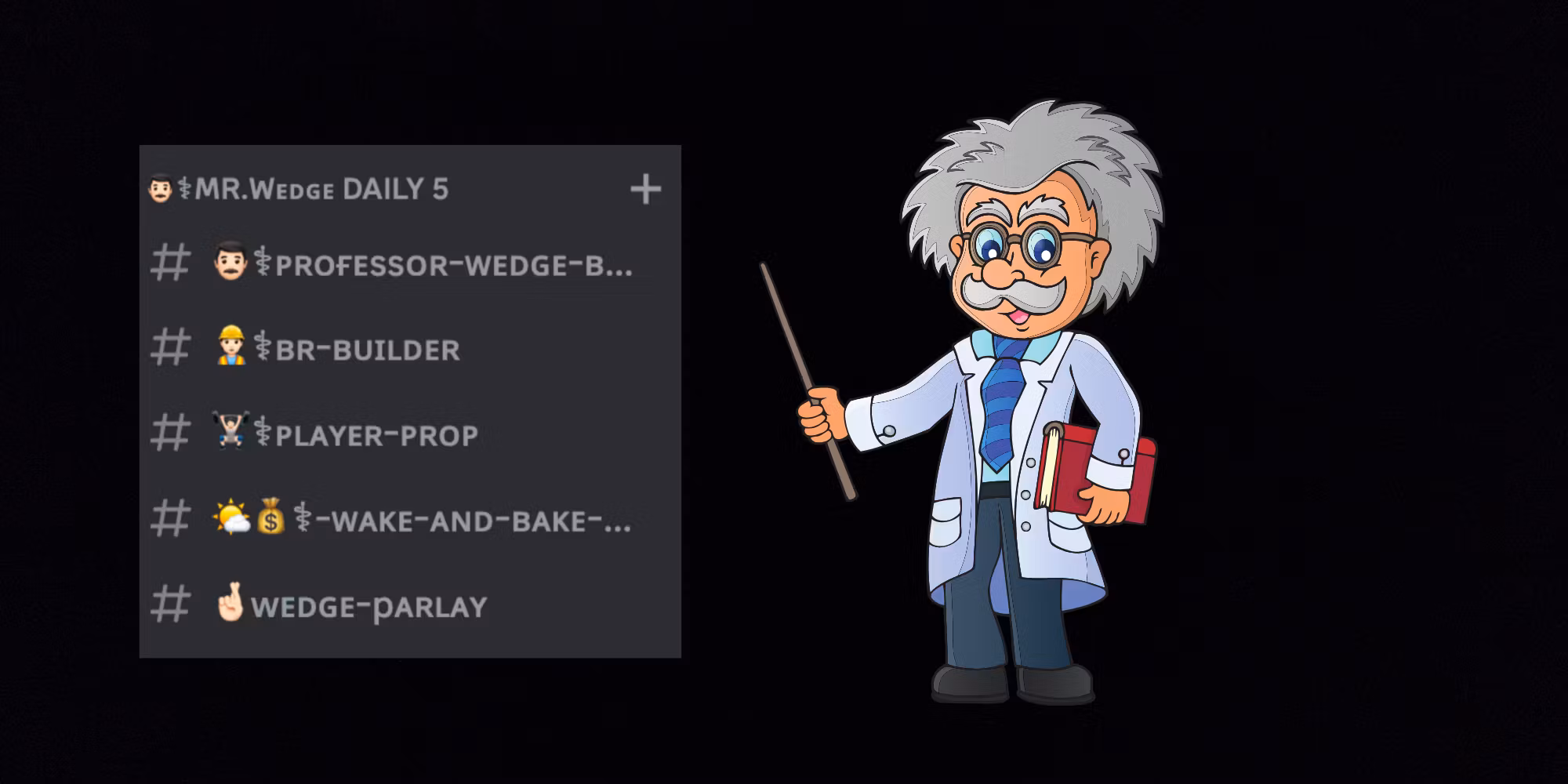
Task: Open the br-builder channel
Action: (366, 350)
